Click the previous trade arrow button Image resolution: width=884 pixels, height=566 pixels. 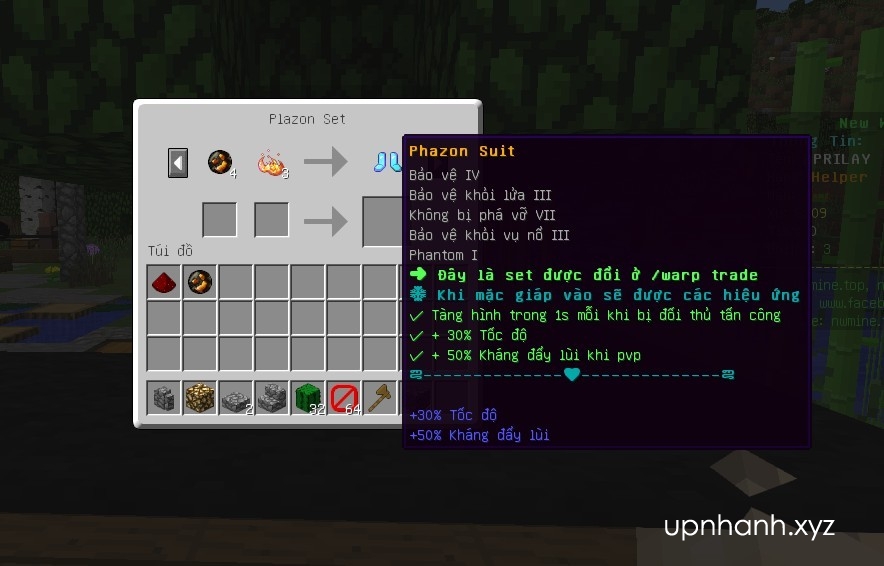click(178, 162)
